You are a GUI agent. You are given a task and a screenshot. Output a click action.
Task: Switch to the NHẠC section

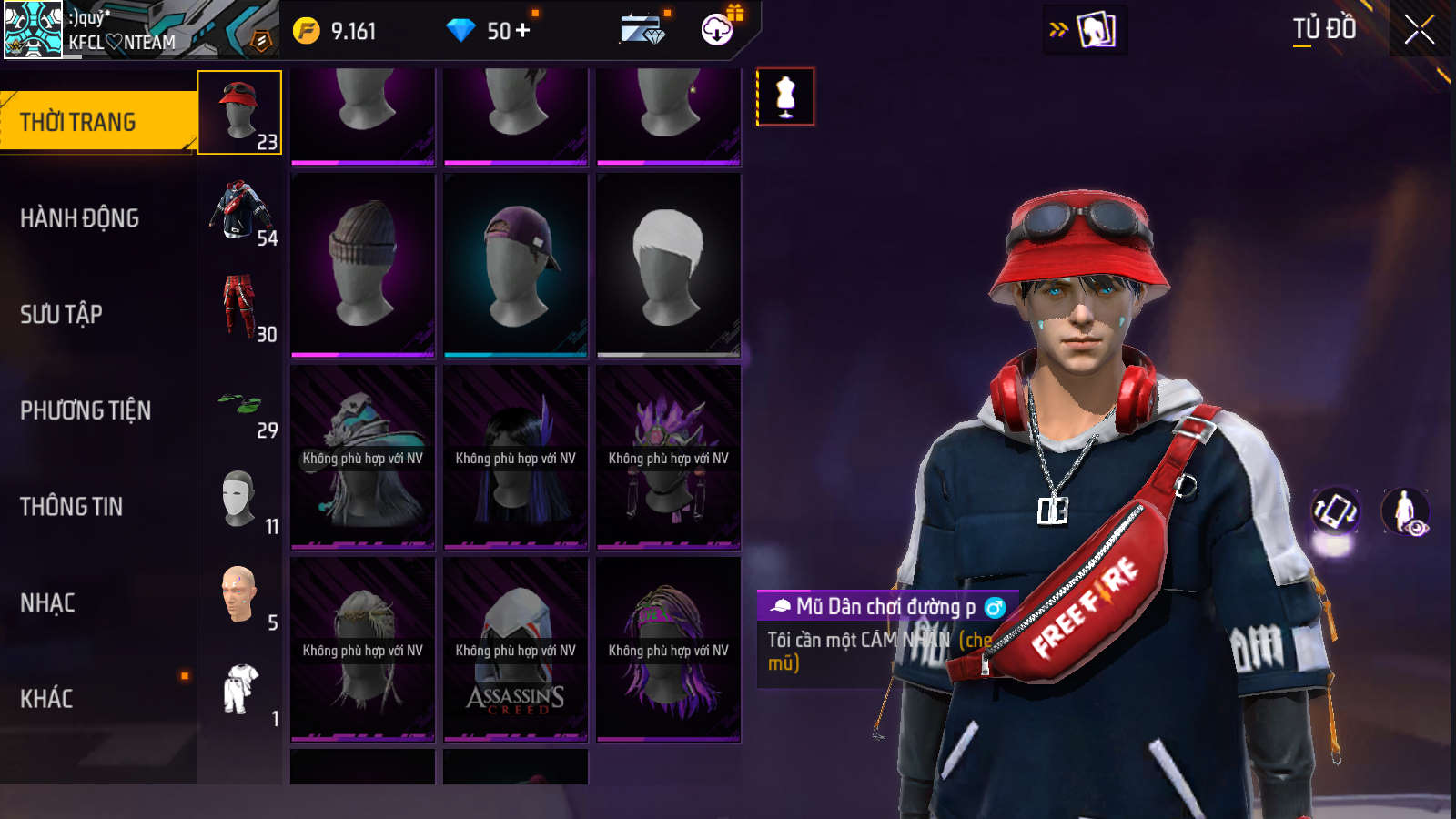(x=47, y=602)
